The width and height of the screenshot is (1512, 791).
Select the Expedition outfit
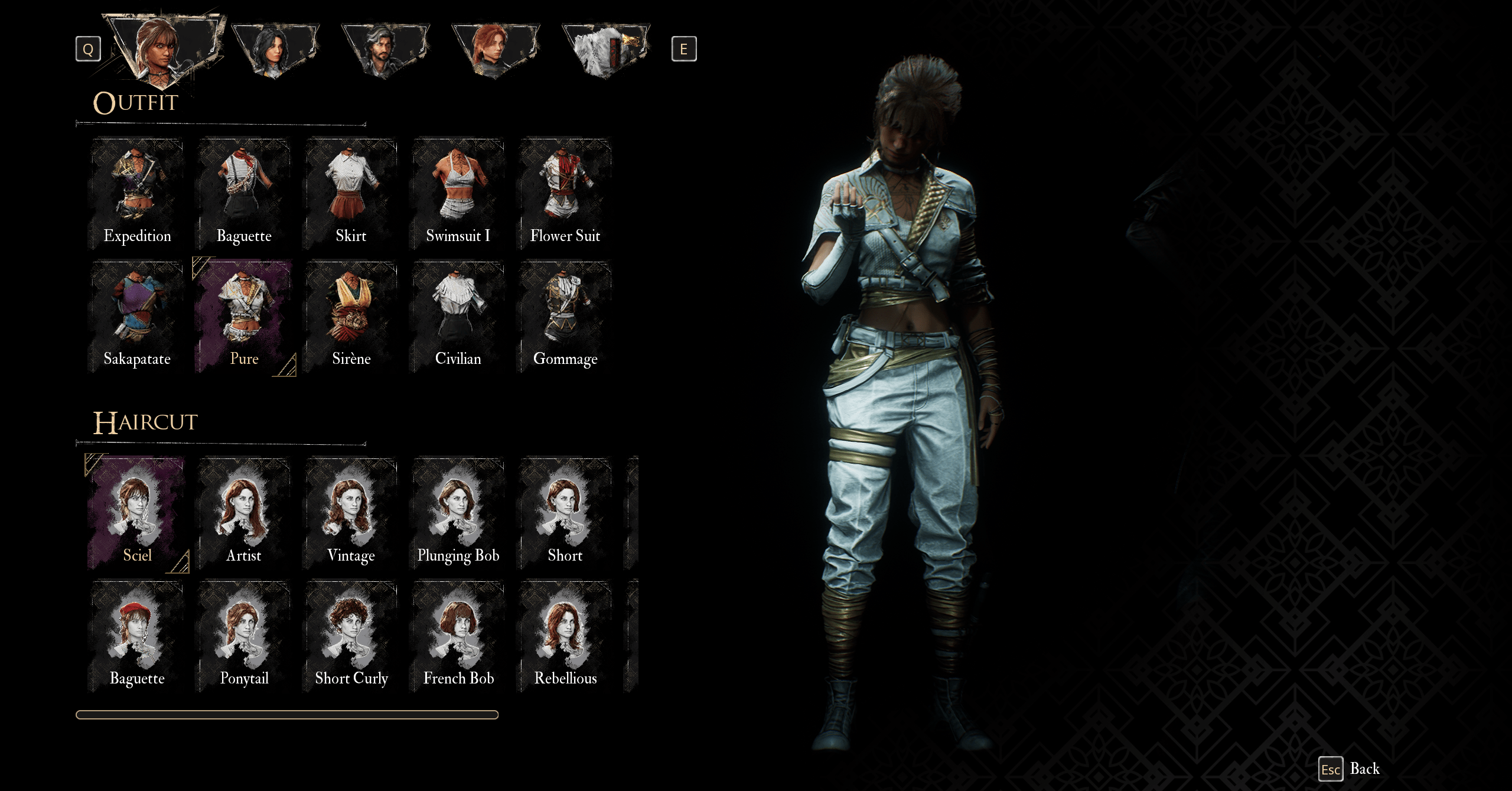tap(137, 194)
